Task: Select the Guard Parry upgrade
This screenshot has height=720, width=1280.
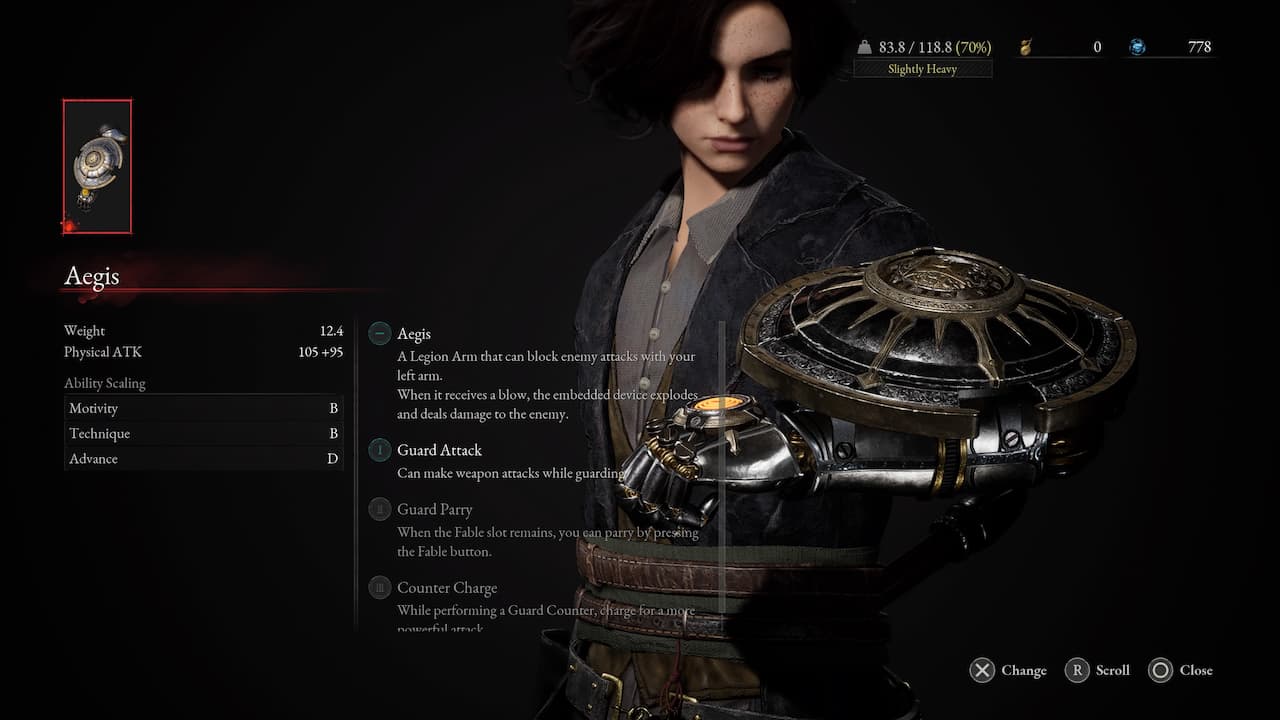Action: point(434,510)
